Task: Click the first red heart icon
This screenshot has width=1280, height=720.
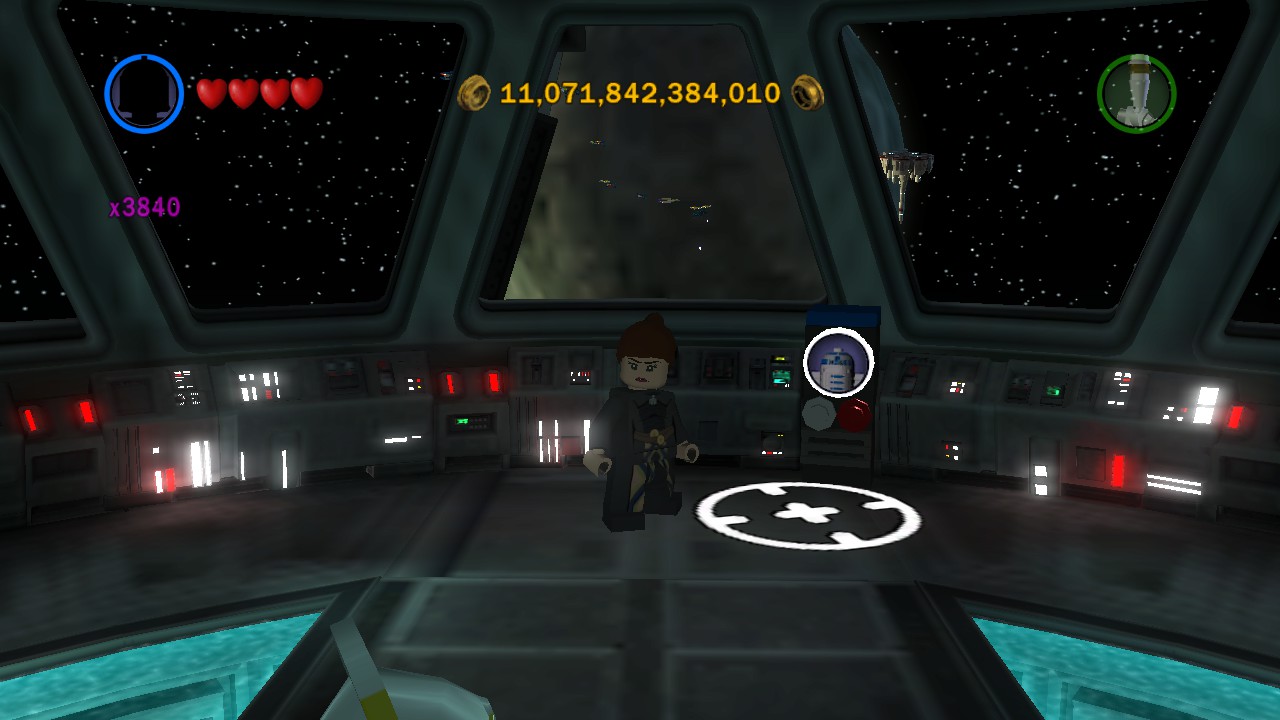Action: click(x=212, y=95)
